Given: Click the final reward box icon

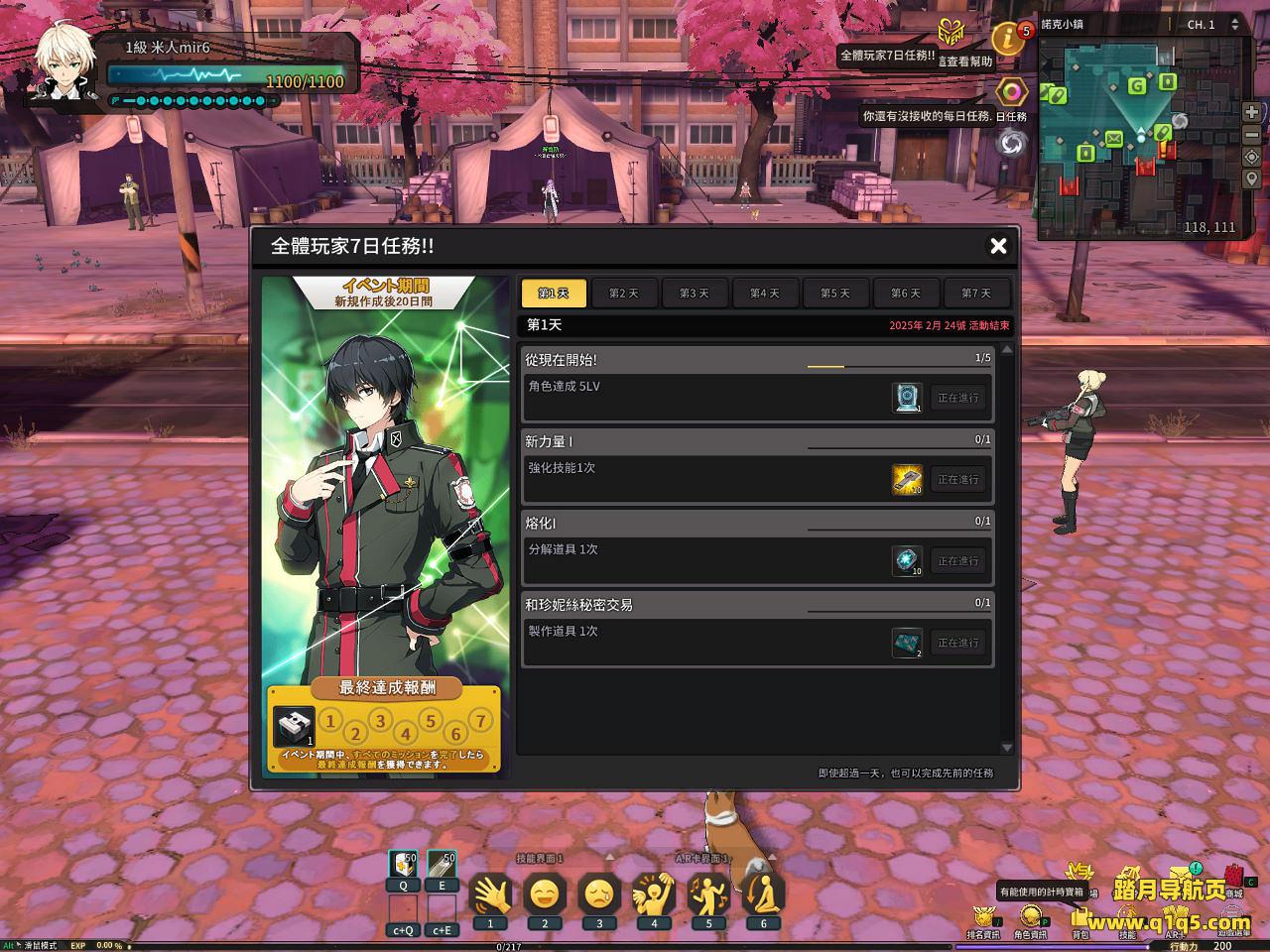Looking at the screenshot, I should [x=294, y=727].
